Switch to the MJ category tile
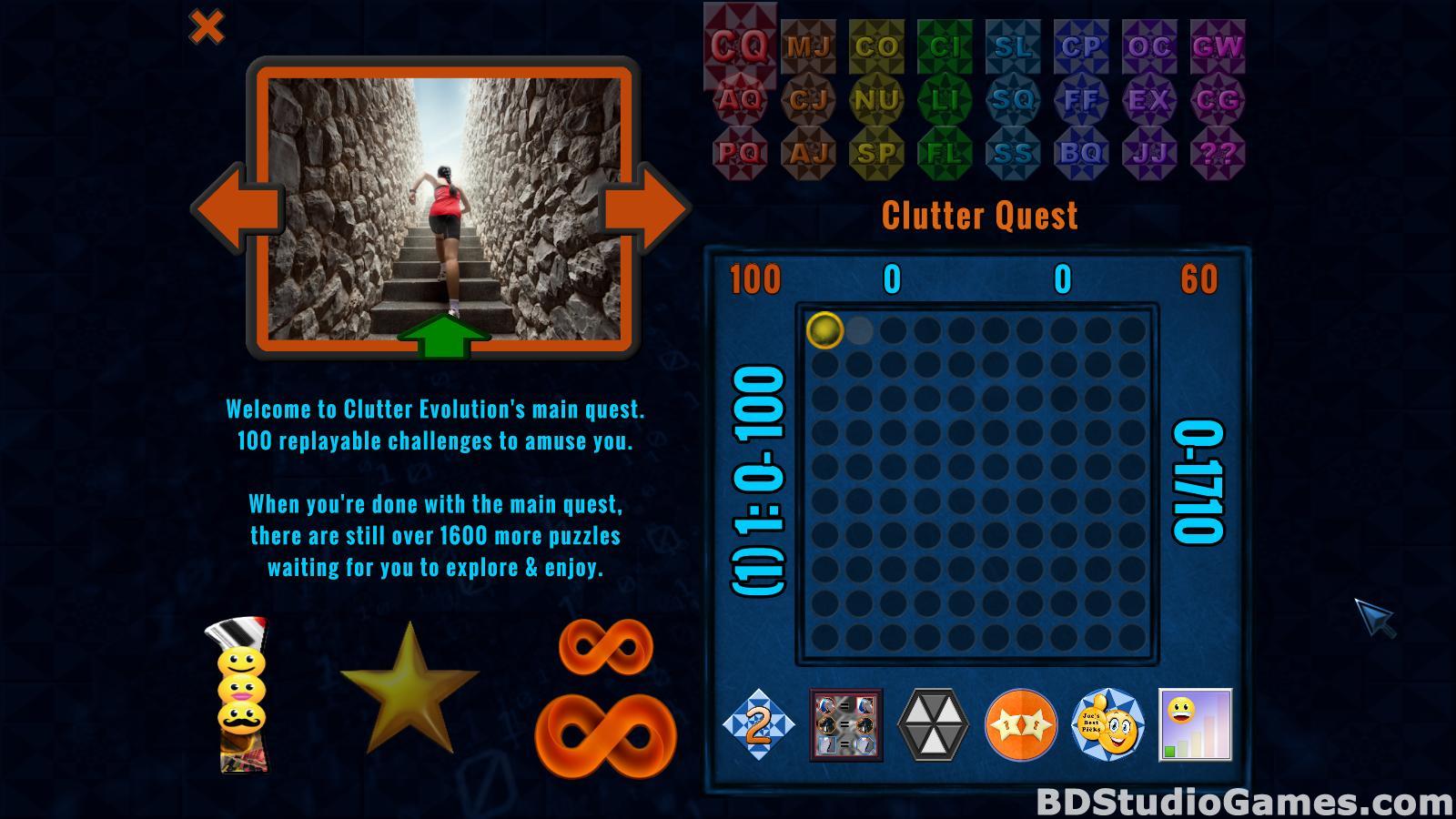Viewport: 1456px width, 819px height. (808, 45)
